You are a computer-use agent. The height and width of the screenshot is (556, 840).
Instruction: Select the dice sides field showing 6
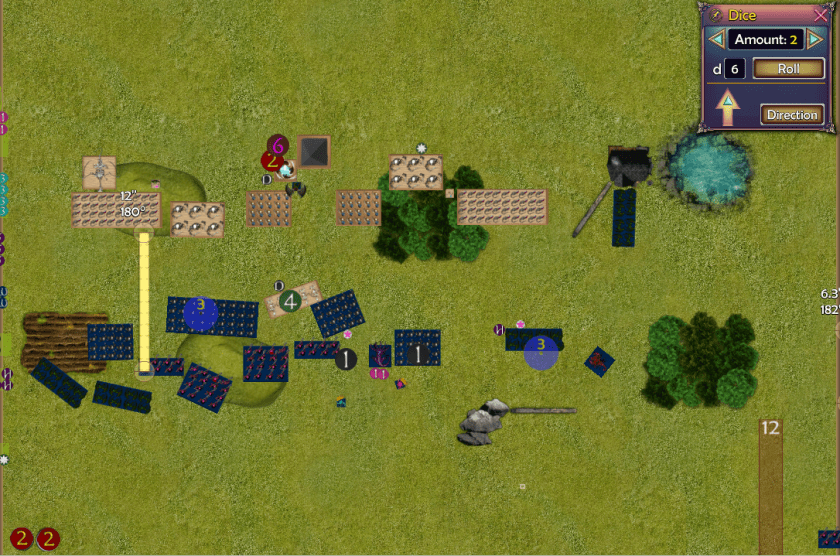(734, 69)
